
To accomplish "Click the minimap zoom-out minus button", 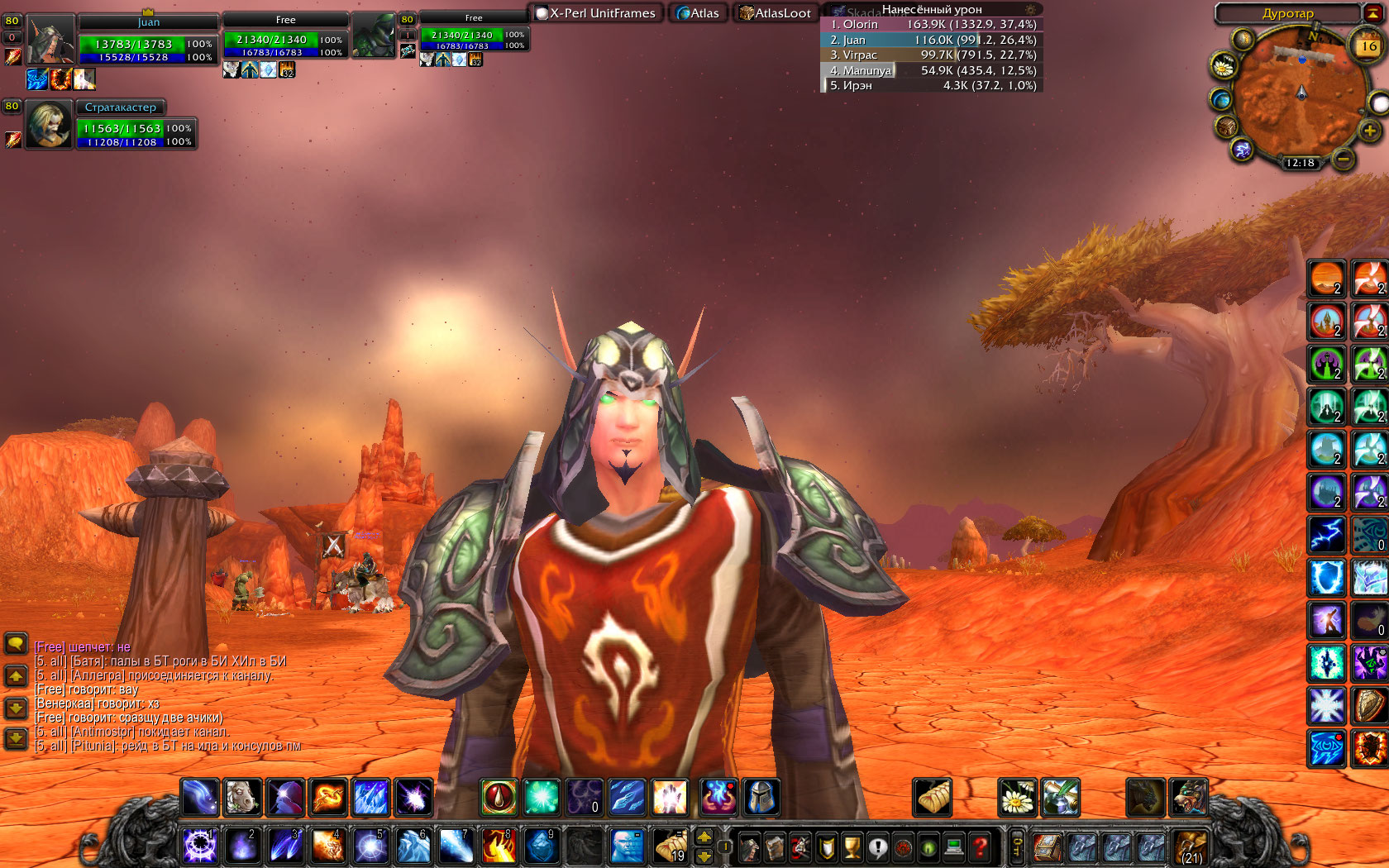I will 1344,158.
